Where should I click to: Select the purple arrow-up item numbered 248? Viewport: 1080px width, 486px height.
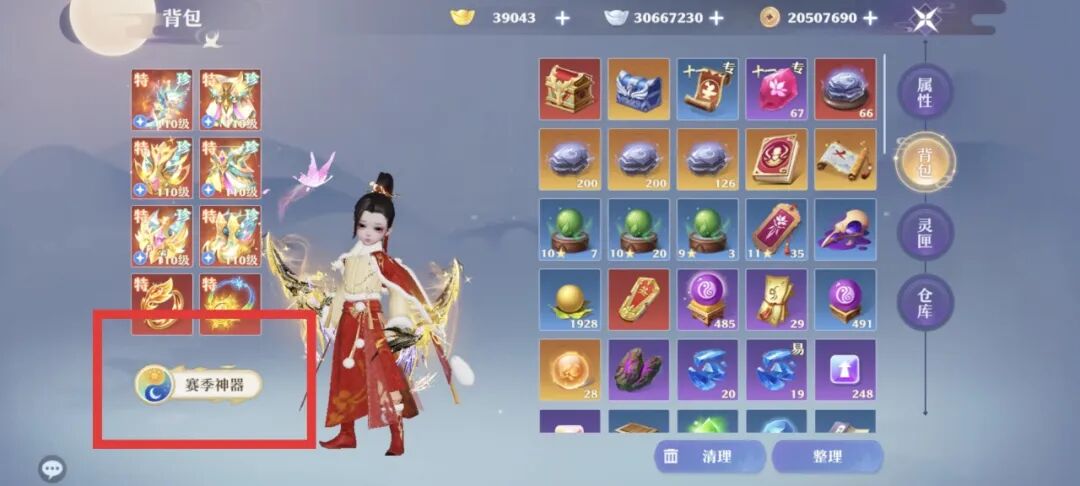845,370
